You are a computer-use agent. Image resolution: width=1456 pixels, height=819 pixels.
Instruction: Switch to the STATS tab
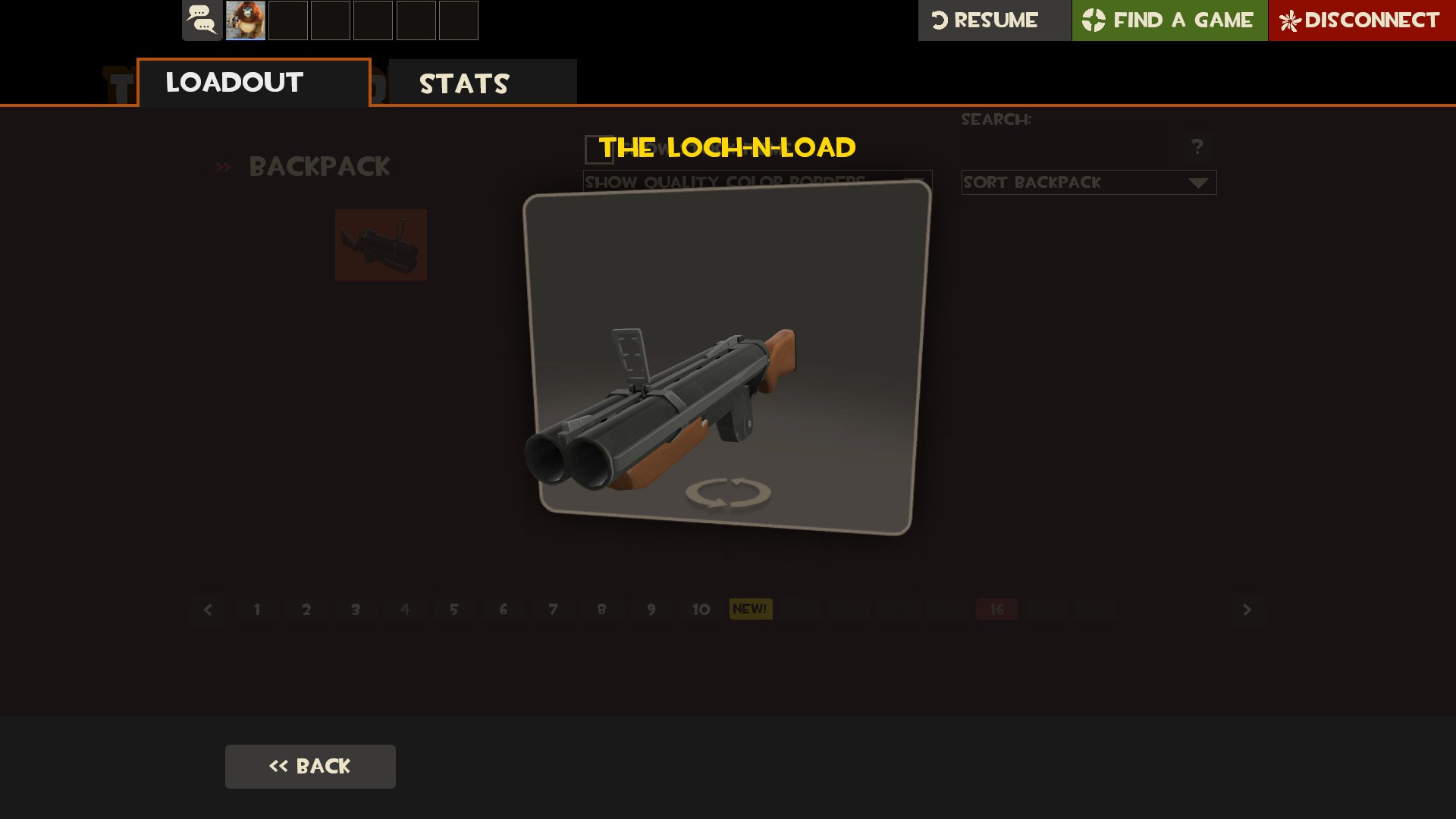pyautogui.click(x=464, y=82)
